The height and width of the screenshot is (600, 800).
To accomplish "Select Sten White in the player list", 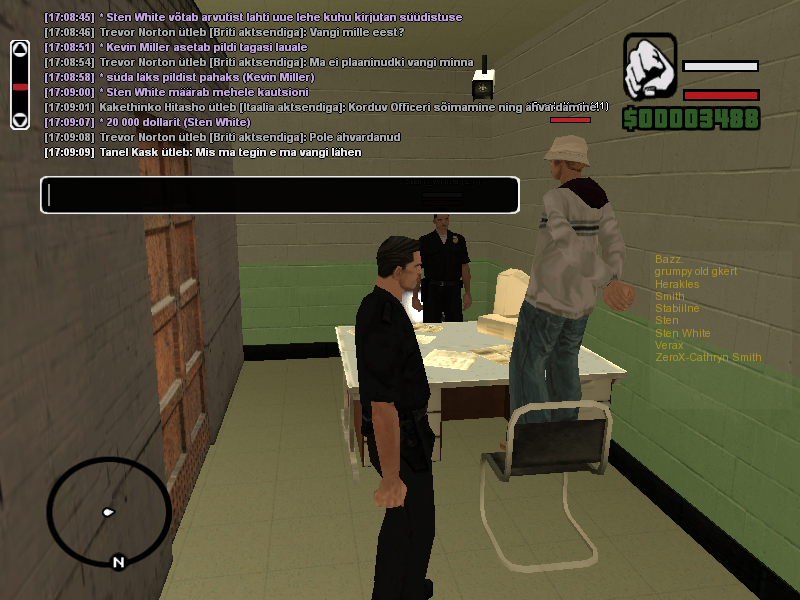I will tap(683, 333).
